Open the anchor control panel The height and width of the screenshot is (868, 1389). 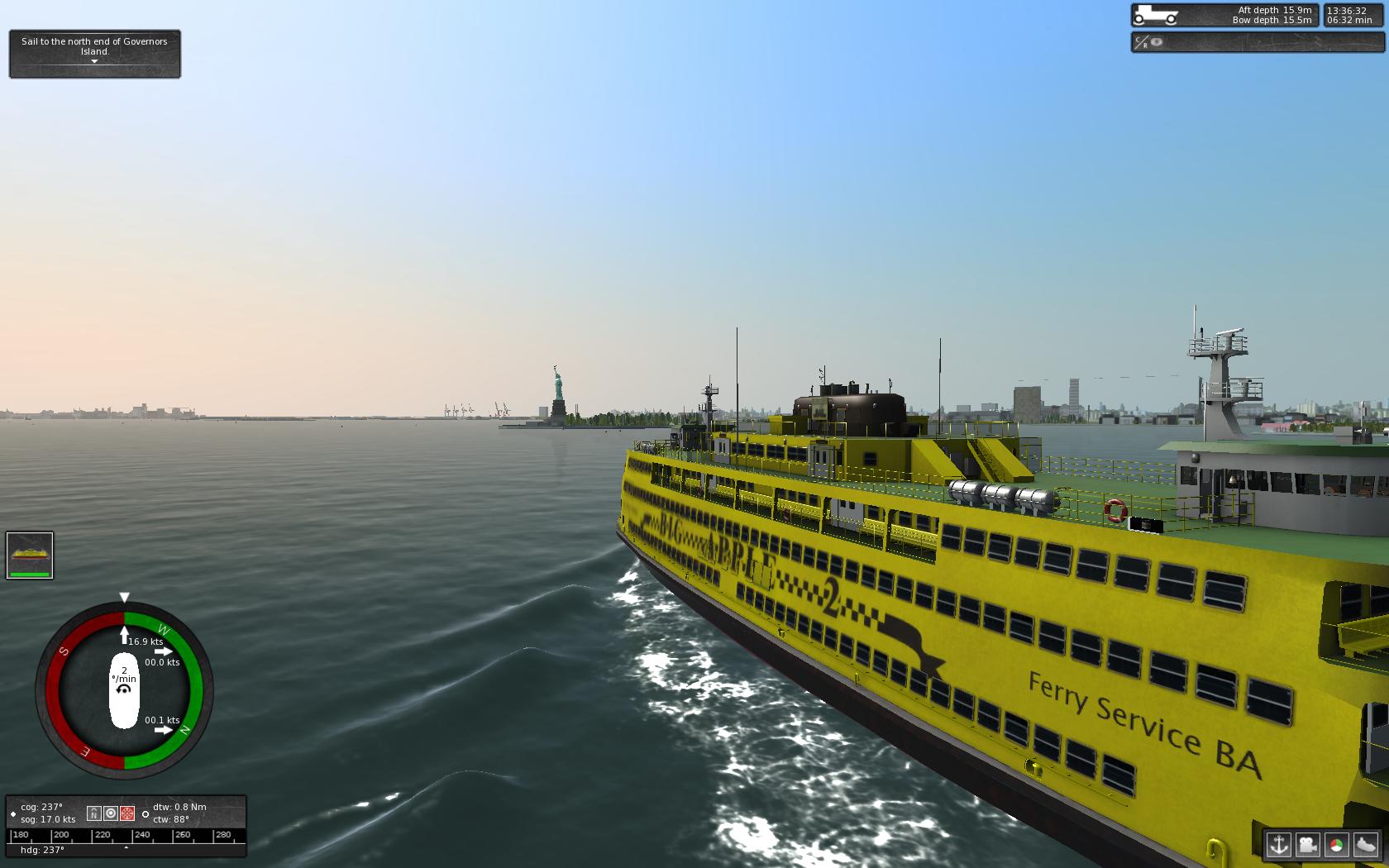[x=1278, y=844]
